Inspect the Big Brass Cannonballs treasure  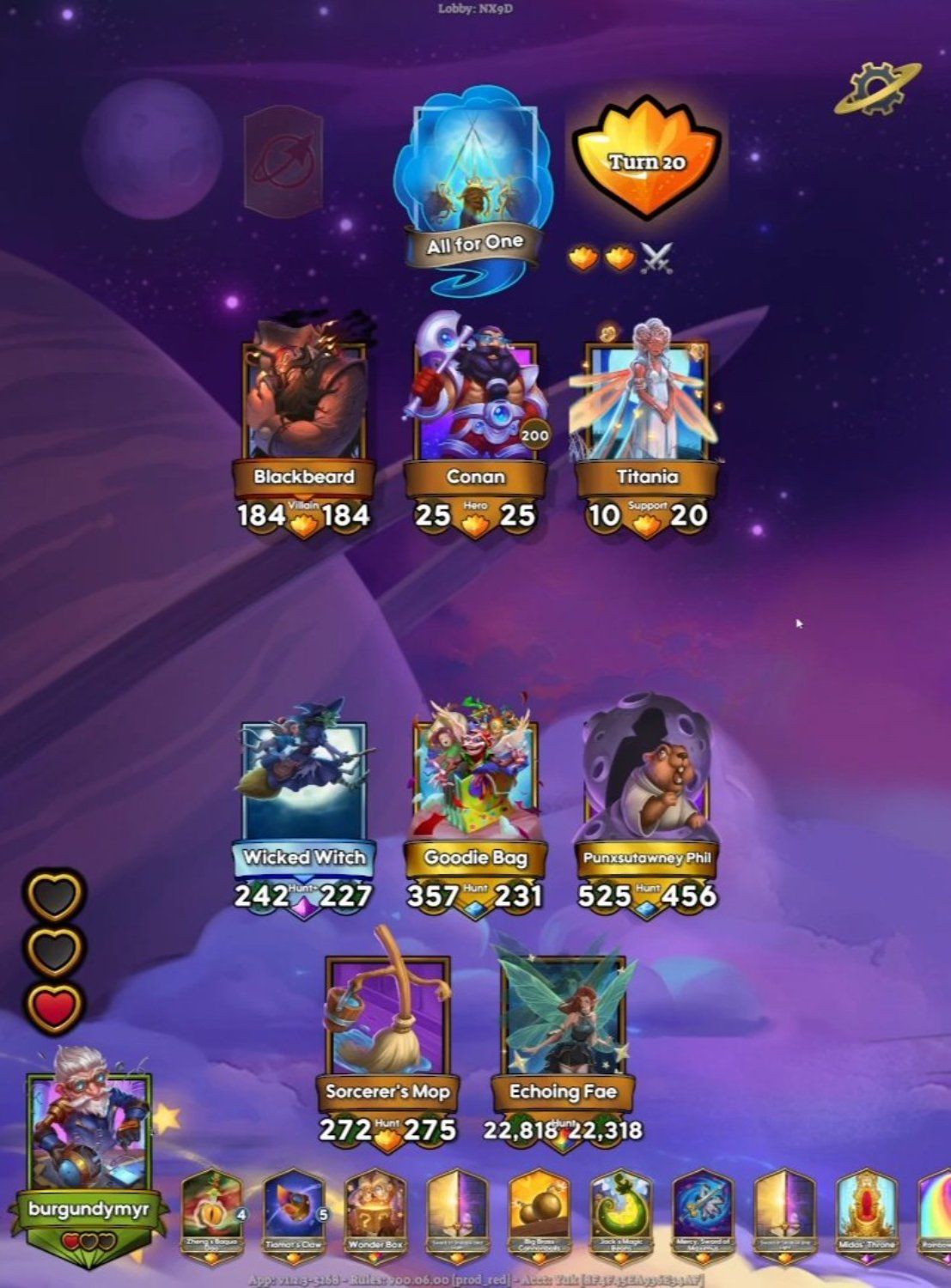click(x=539, y=1212)
